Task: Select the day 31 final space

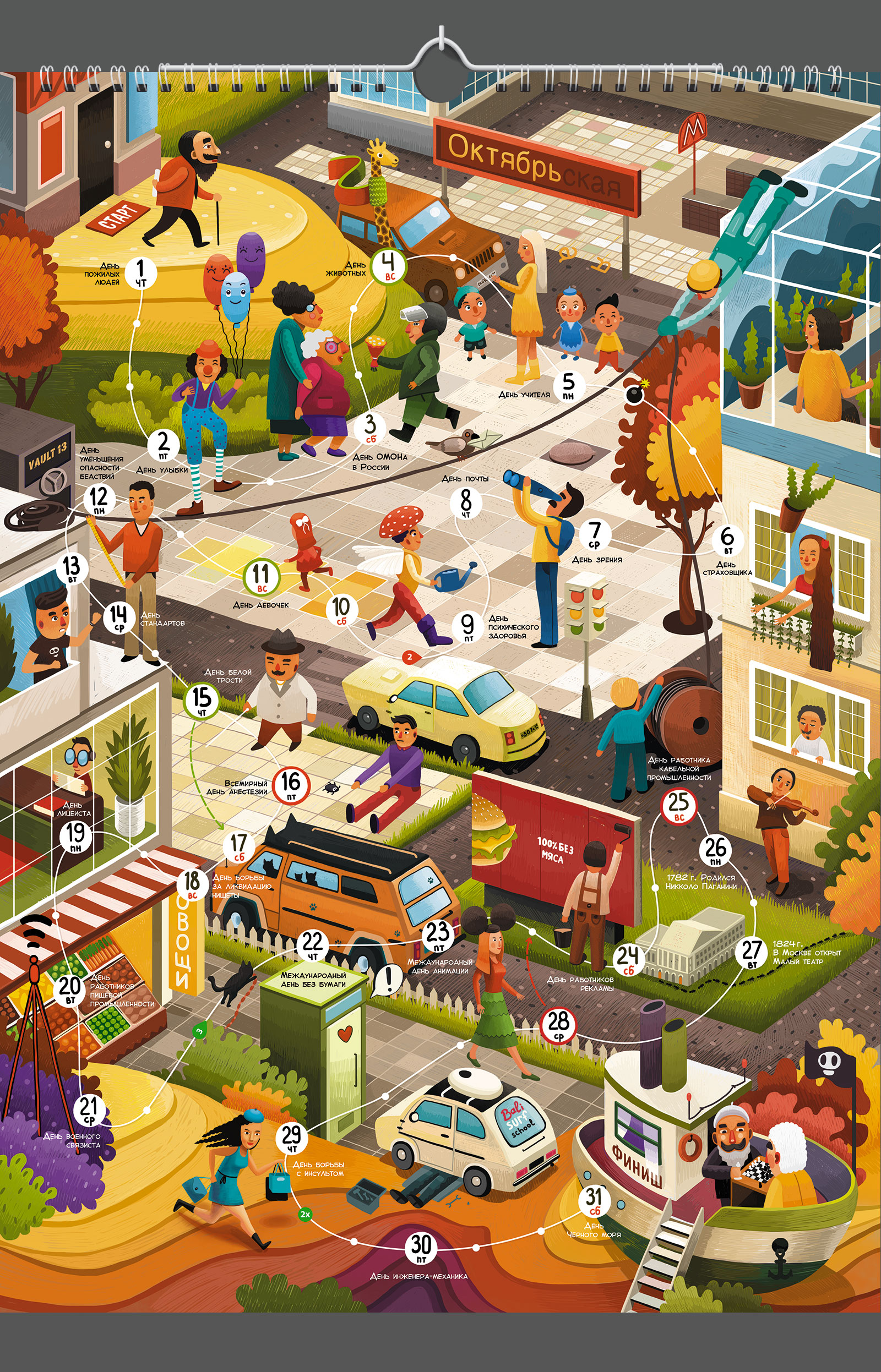Action: click(594, 1200)
